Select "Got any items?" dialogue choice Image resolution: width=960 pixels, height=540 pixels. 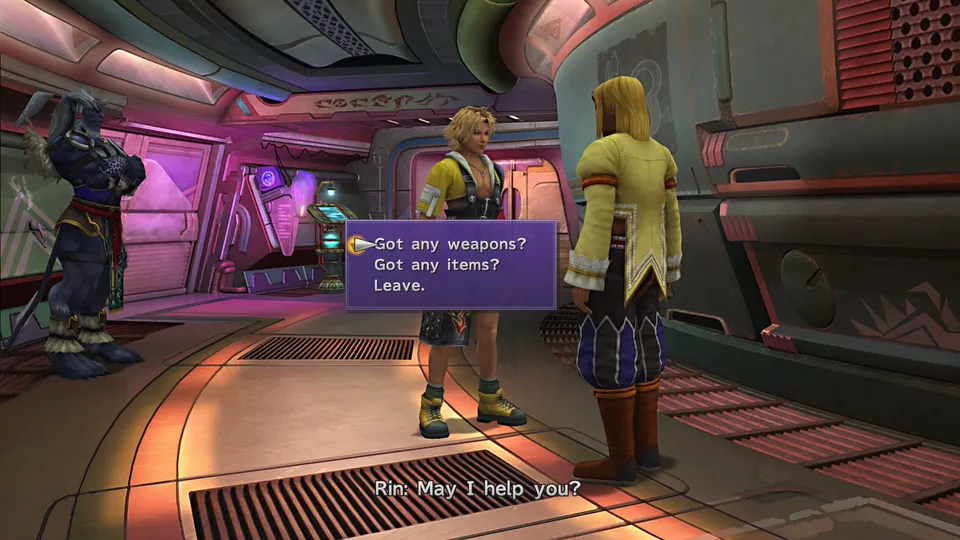436,264
